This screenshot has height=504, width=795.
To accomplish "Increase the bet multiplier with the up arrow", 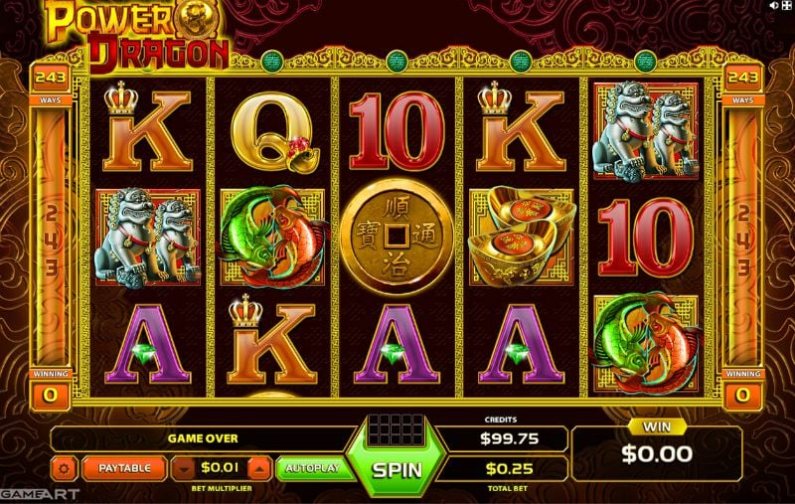I will tap(258, 467).
